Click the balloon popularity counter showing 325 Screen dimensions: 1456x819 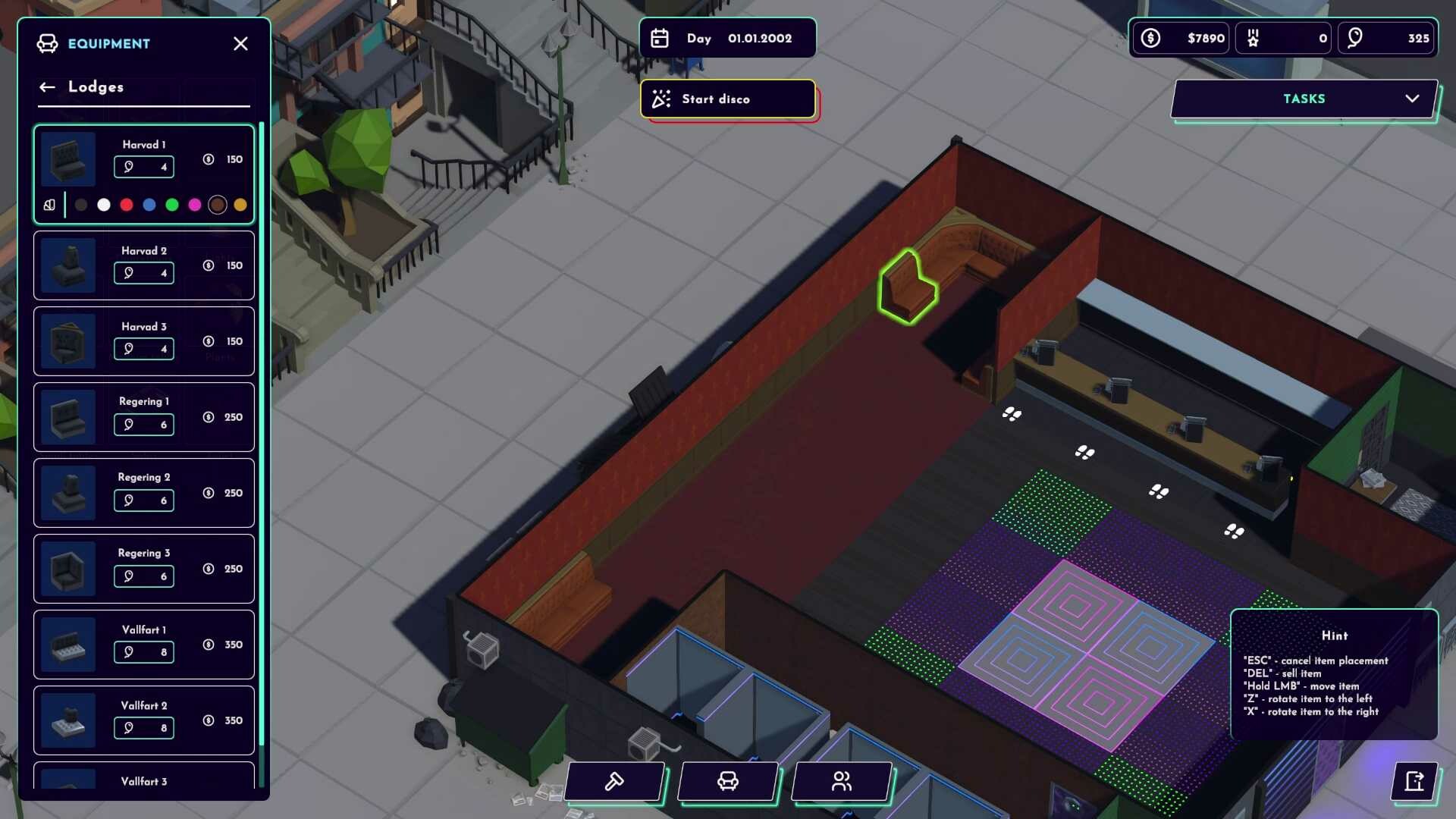pos(1385,37)
